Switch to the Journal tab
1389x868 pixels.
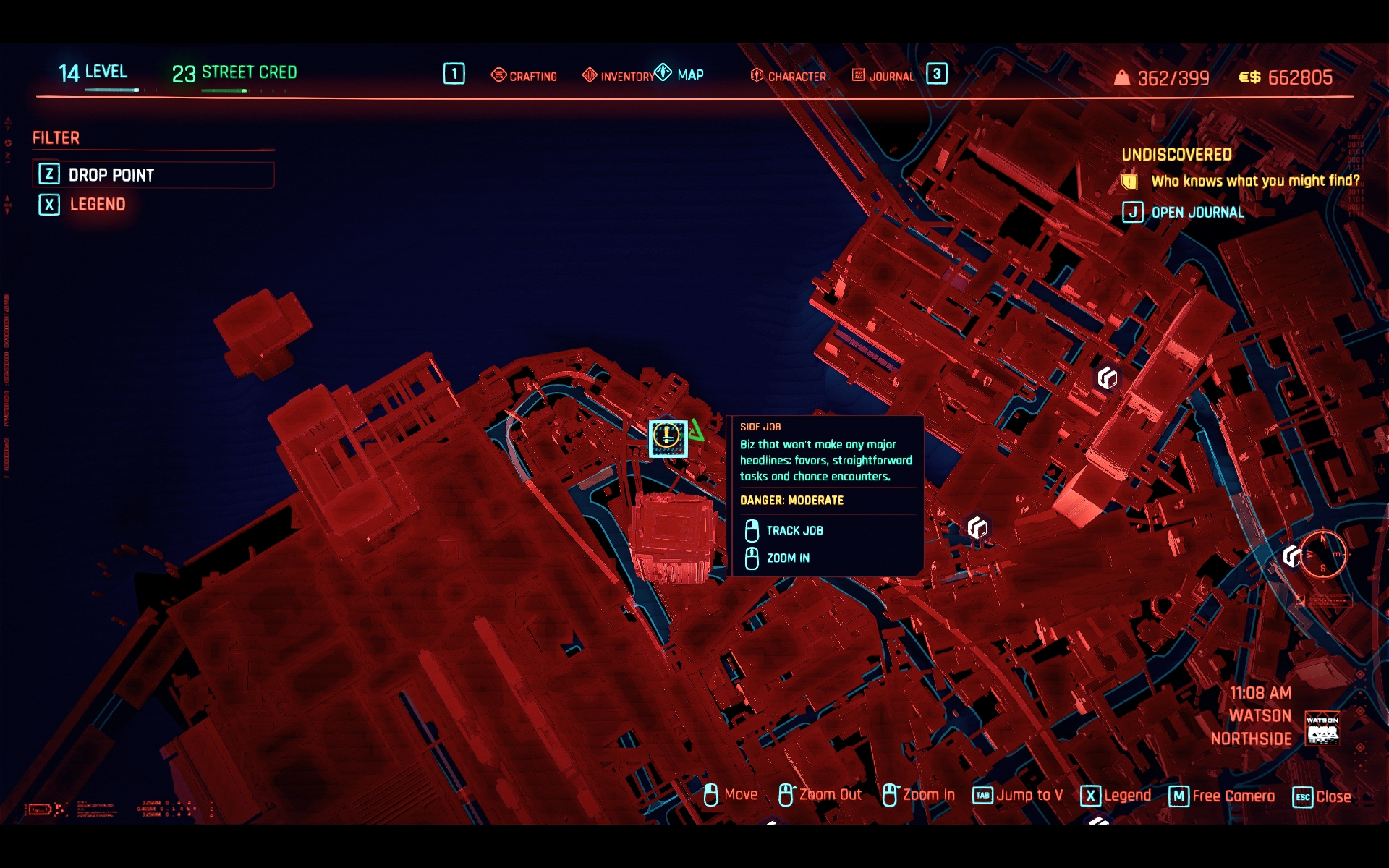tap(883, 75)
